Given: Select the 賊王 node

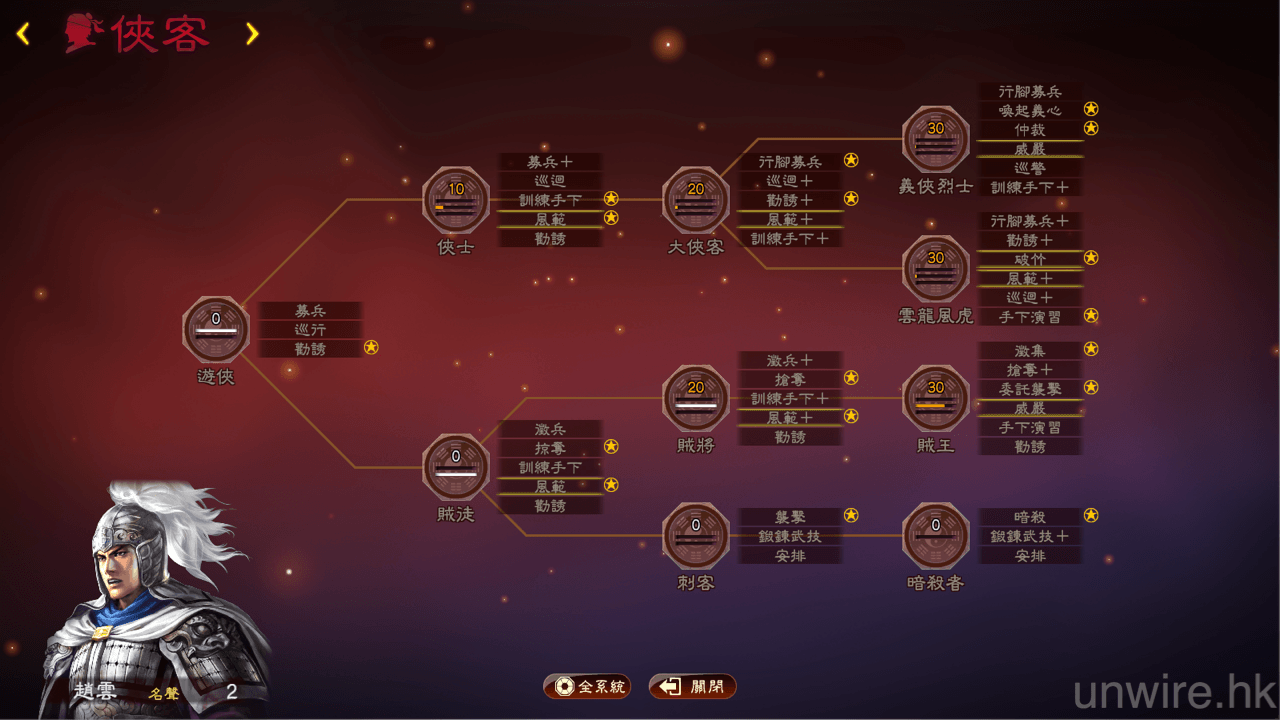Looking at the screenshot, I should (x=936, y=398).
